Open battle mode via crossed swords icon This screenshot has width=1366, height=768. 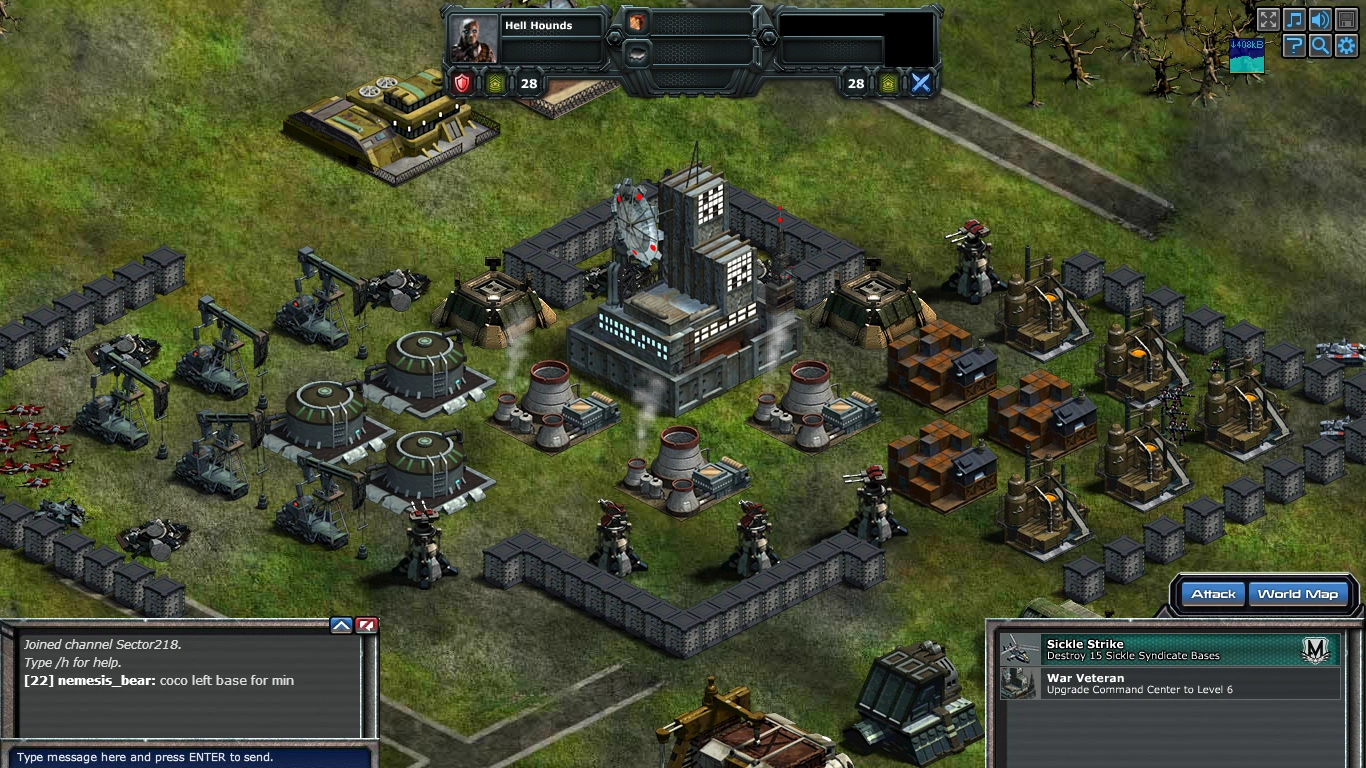pos(919,83)
